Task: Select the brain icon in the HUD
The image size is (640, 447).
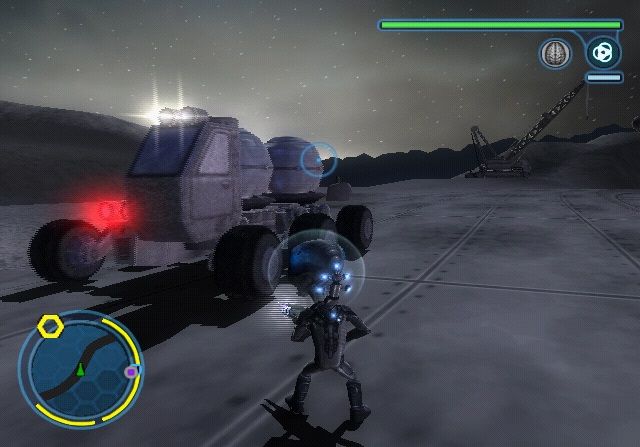Action: (554, 53)
